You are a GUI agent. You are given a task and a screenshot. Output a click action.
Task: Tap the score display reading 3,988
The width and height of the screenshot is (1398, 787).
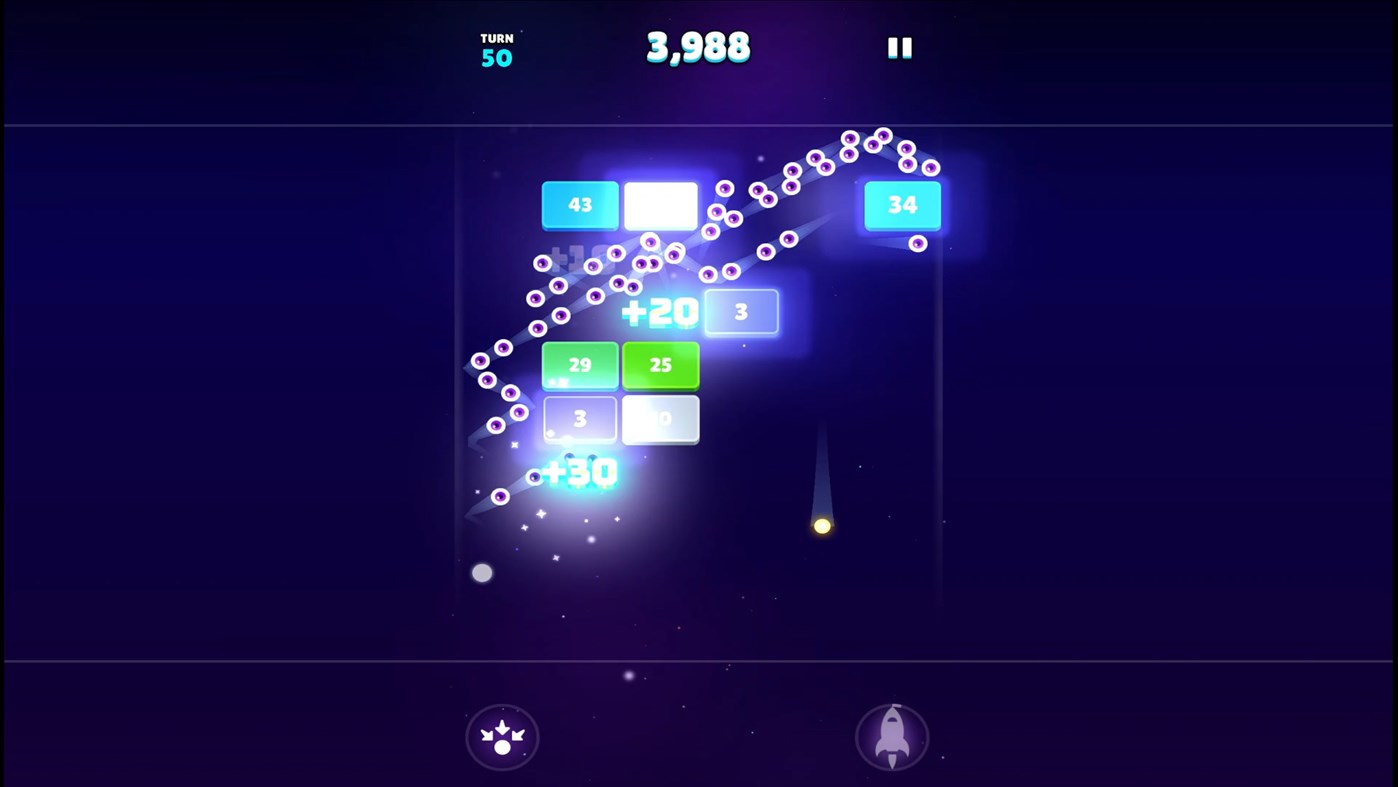698,45
